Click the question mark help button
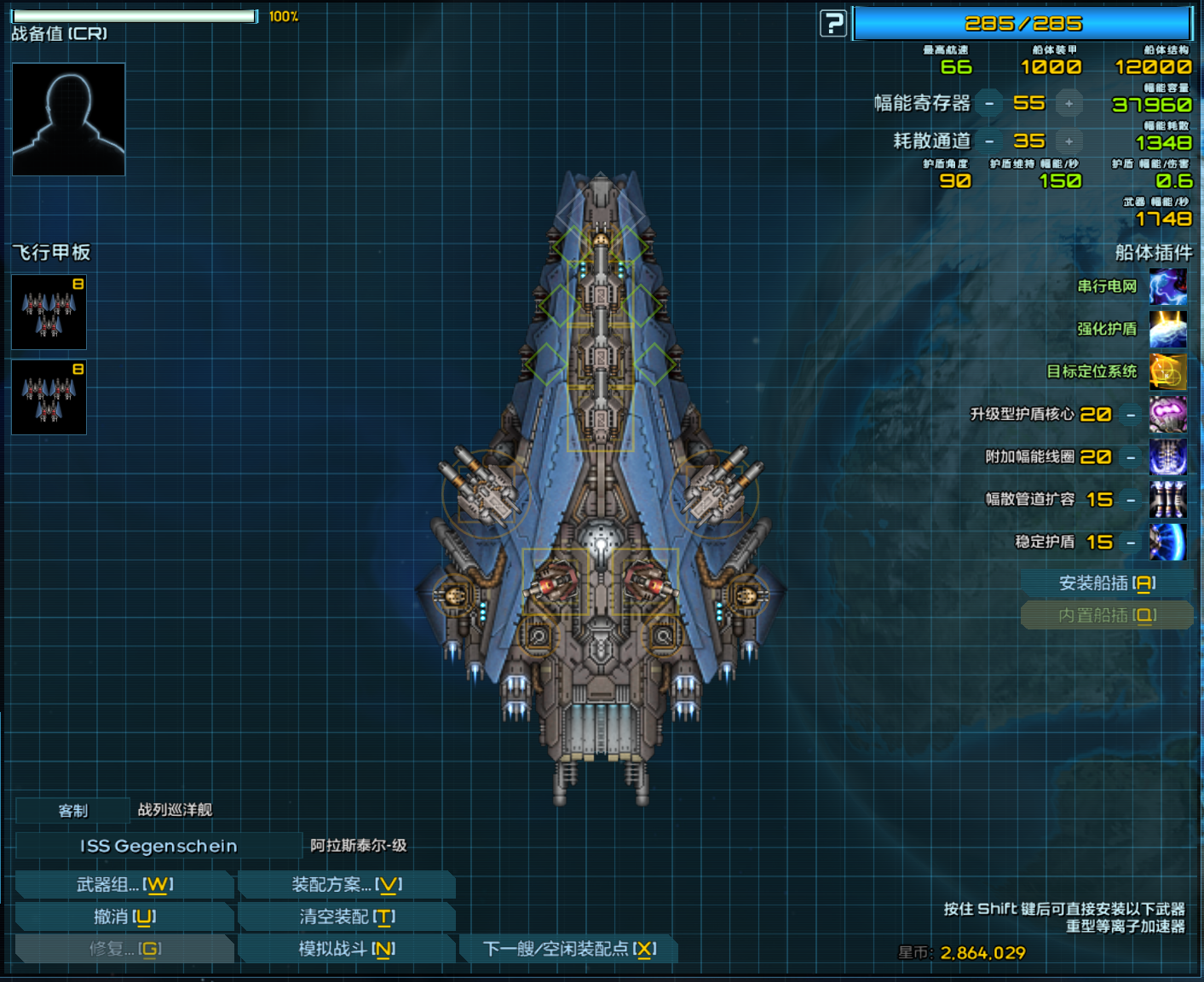Image resolution: width=1204 pixels, height=982 pixels. (x=832, y=23)
